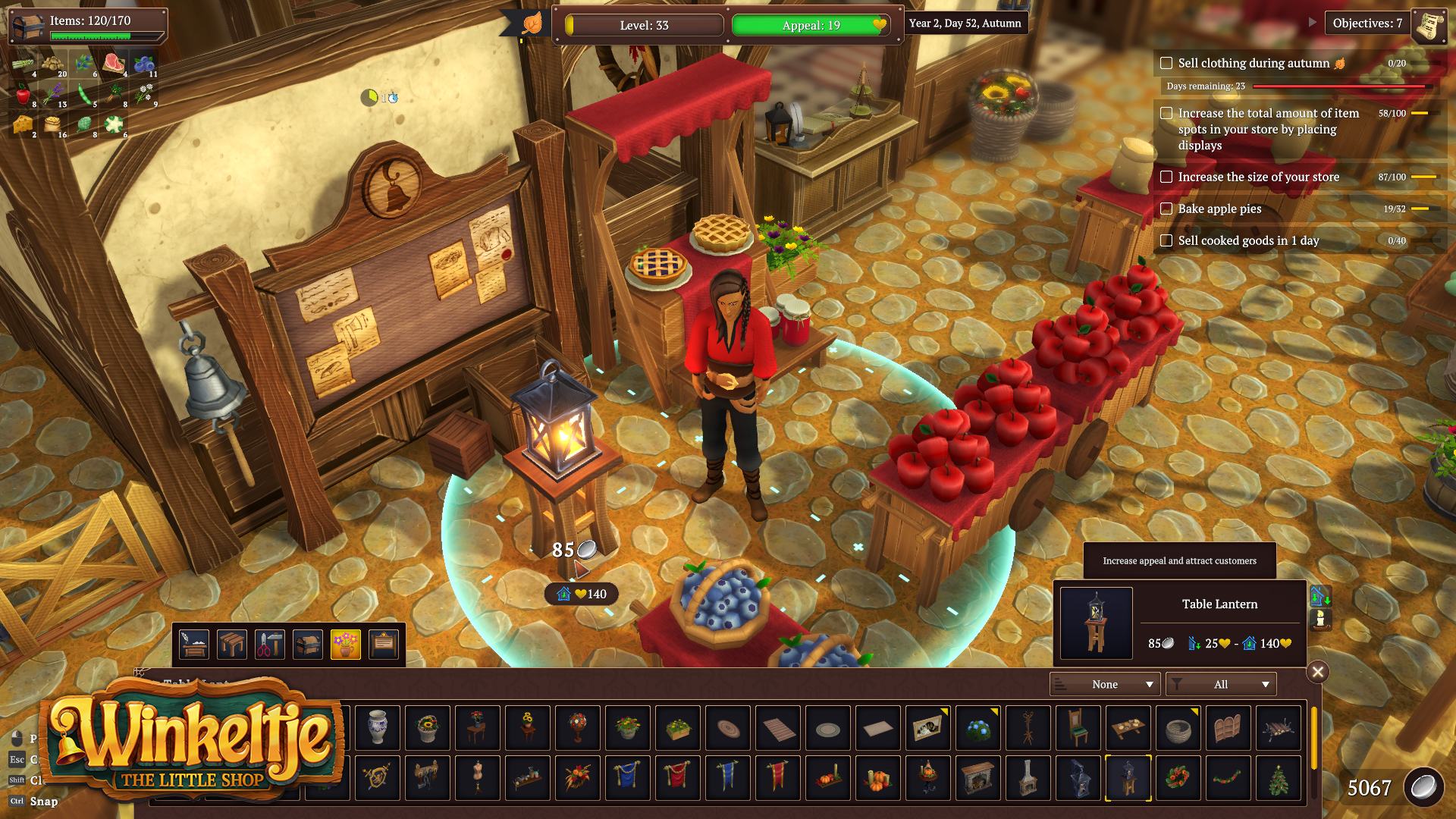Open the scissors and hammer tools category
This screenshot has width=1456, height=819.
[x=269, y=644]
